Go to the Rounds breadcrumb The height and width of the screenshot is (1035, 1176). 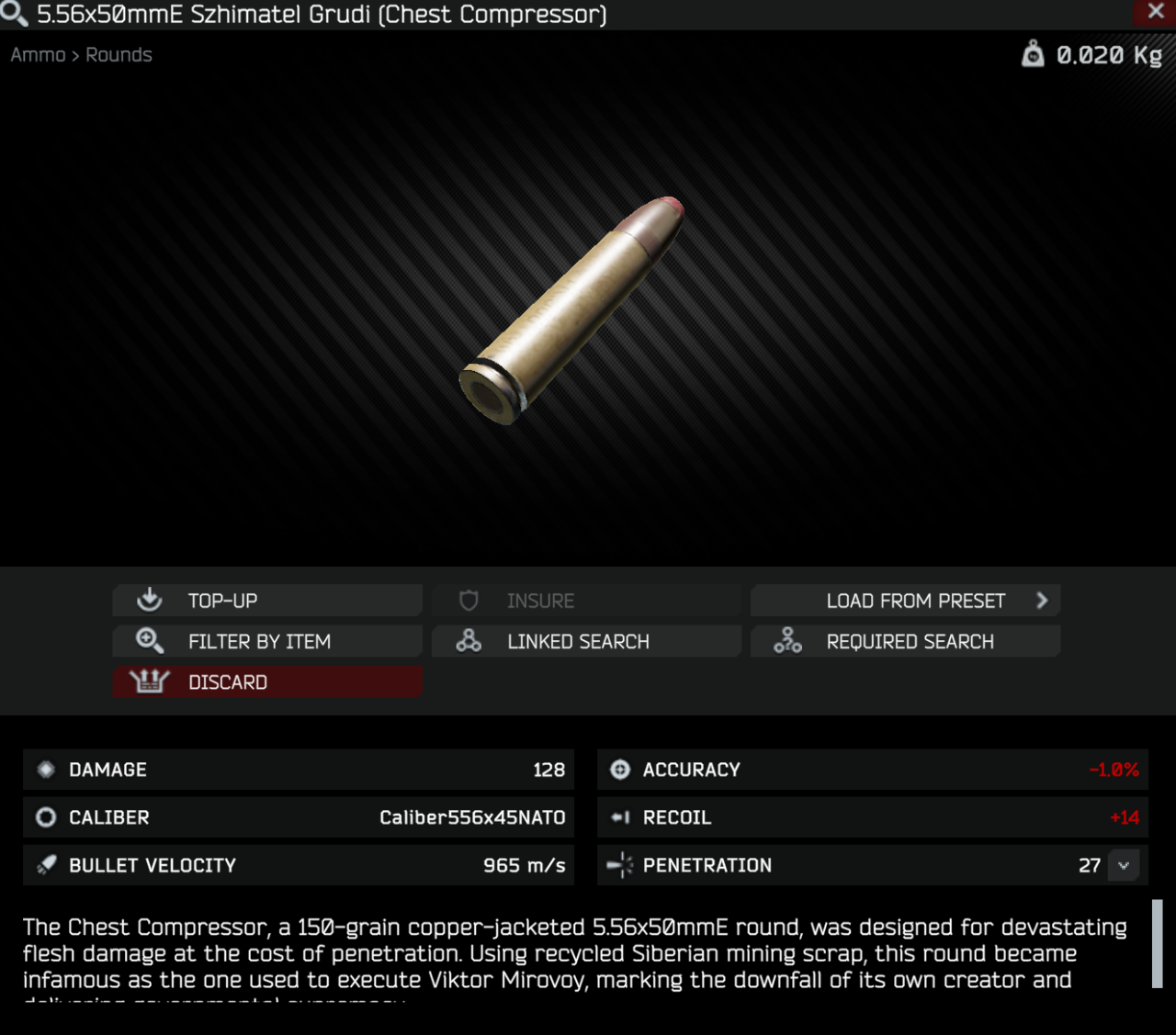(x=119, y=55)
